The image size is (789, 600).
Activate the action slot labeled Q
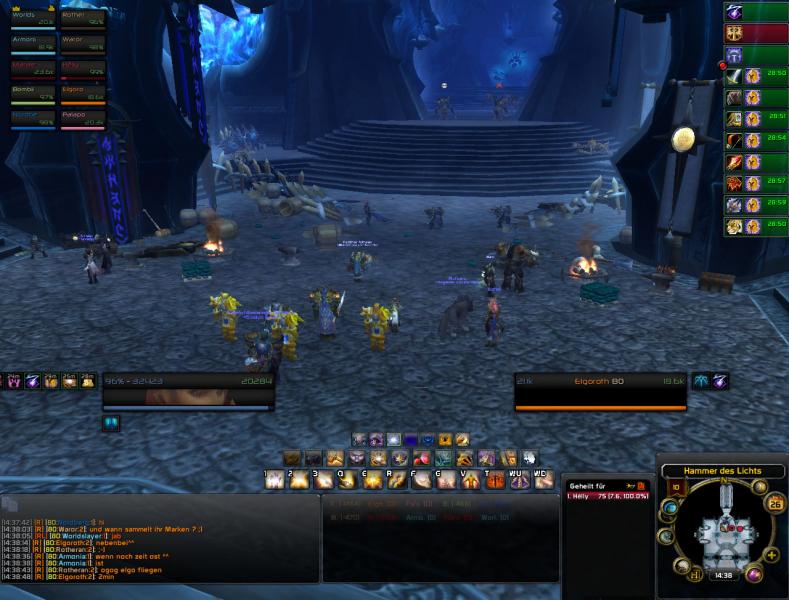(x=346, y=481)
